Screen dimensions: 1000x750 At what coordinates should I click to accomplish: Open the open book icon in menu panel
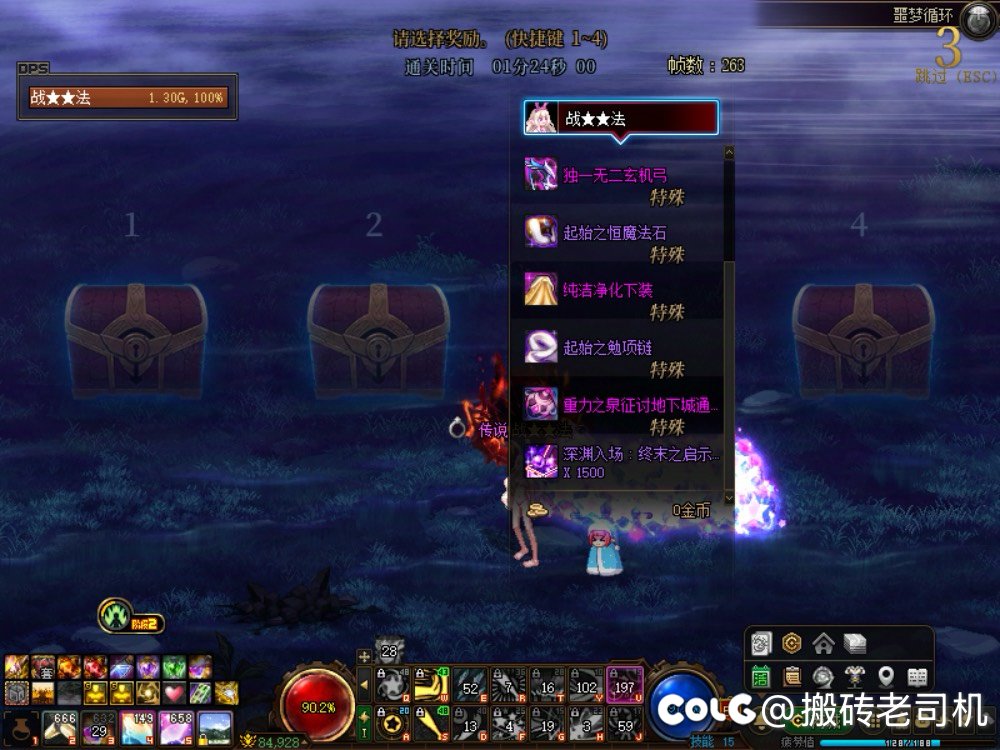tap(917, 676)
